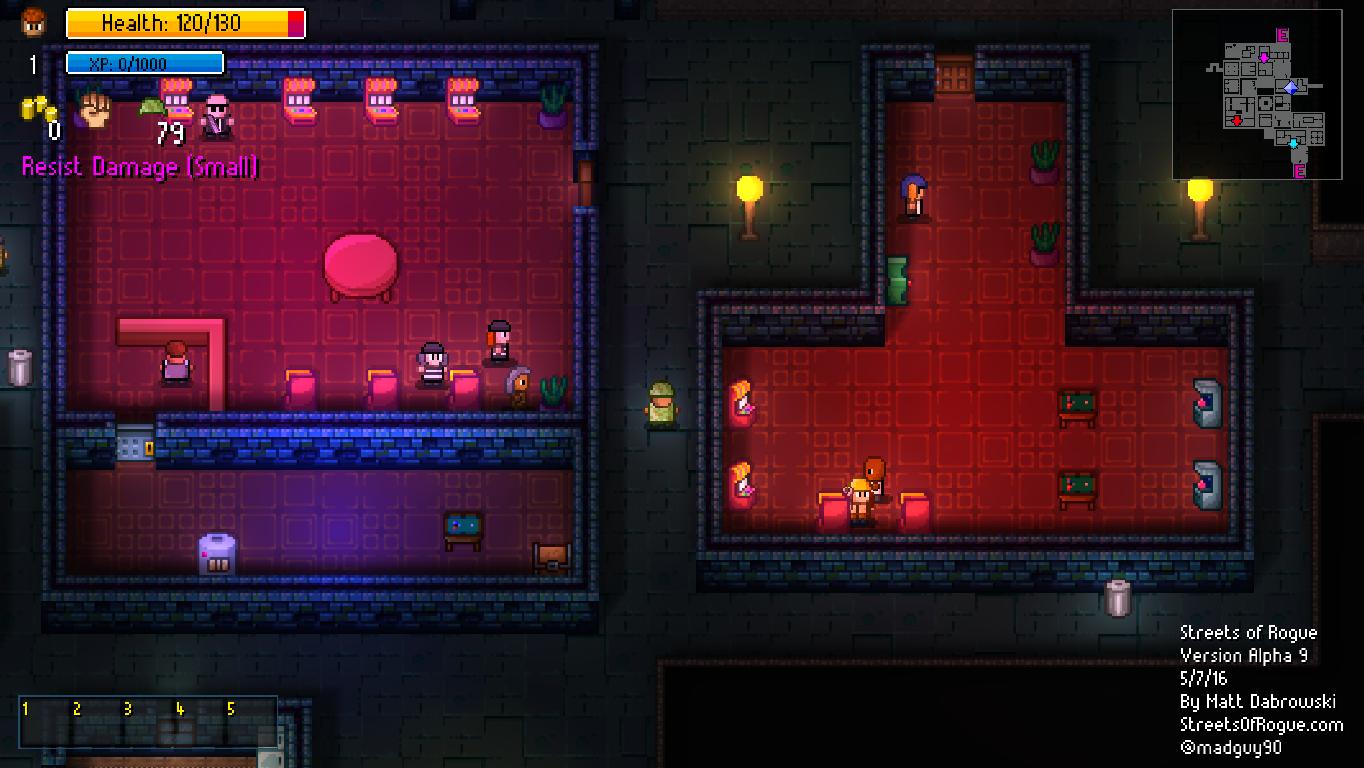1364x768 pixels.
Task: Select the blue diamond marker on minimap
Action: click(1291, 88)
